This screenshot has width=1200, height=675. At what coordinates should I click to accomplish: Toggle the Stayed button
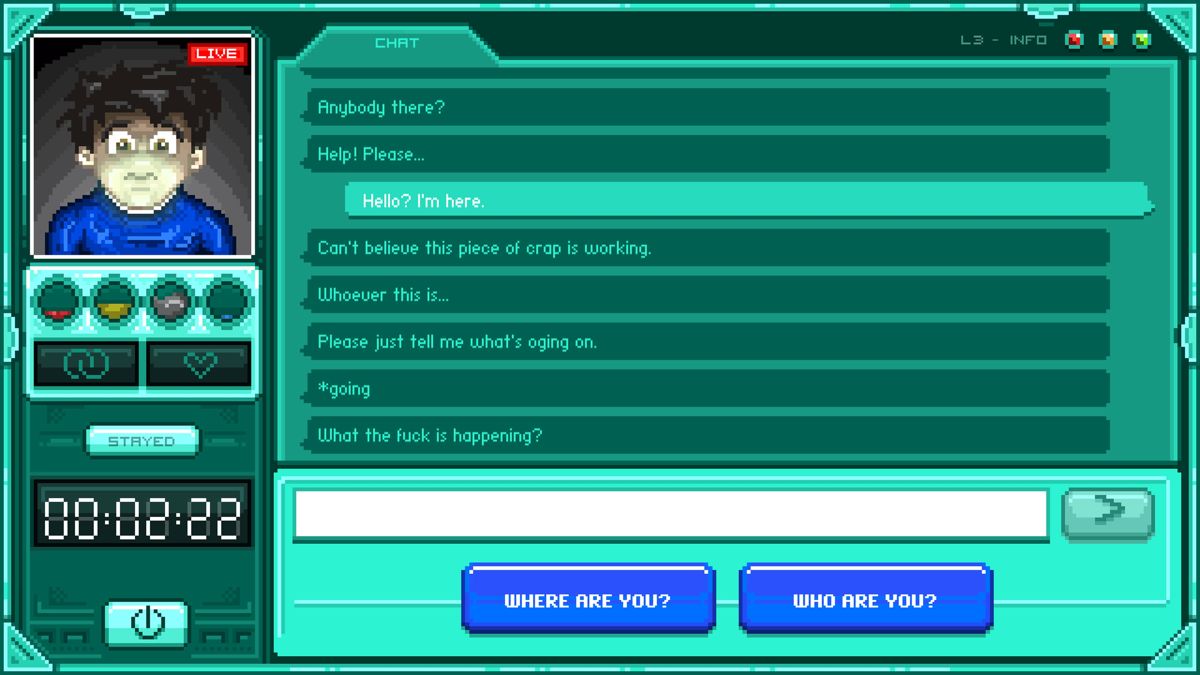point(142,441)
